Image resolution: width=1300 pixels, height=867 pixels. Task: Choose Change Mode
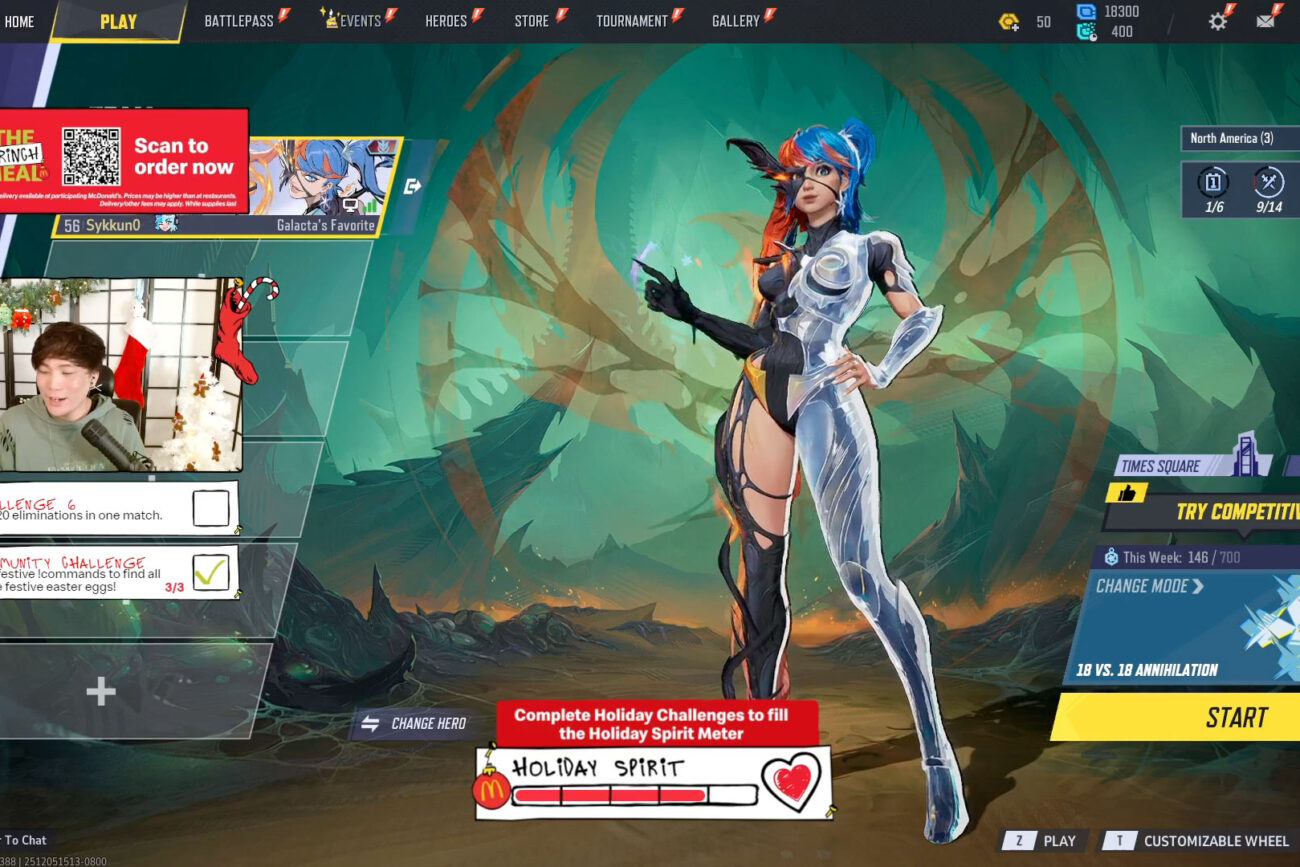point(1150,586)
